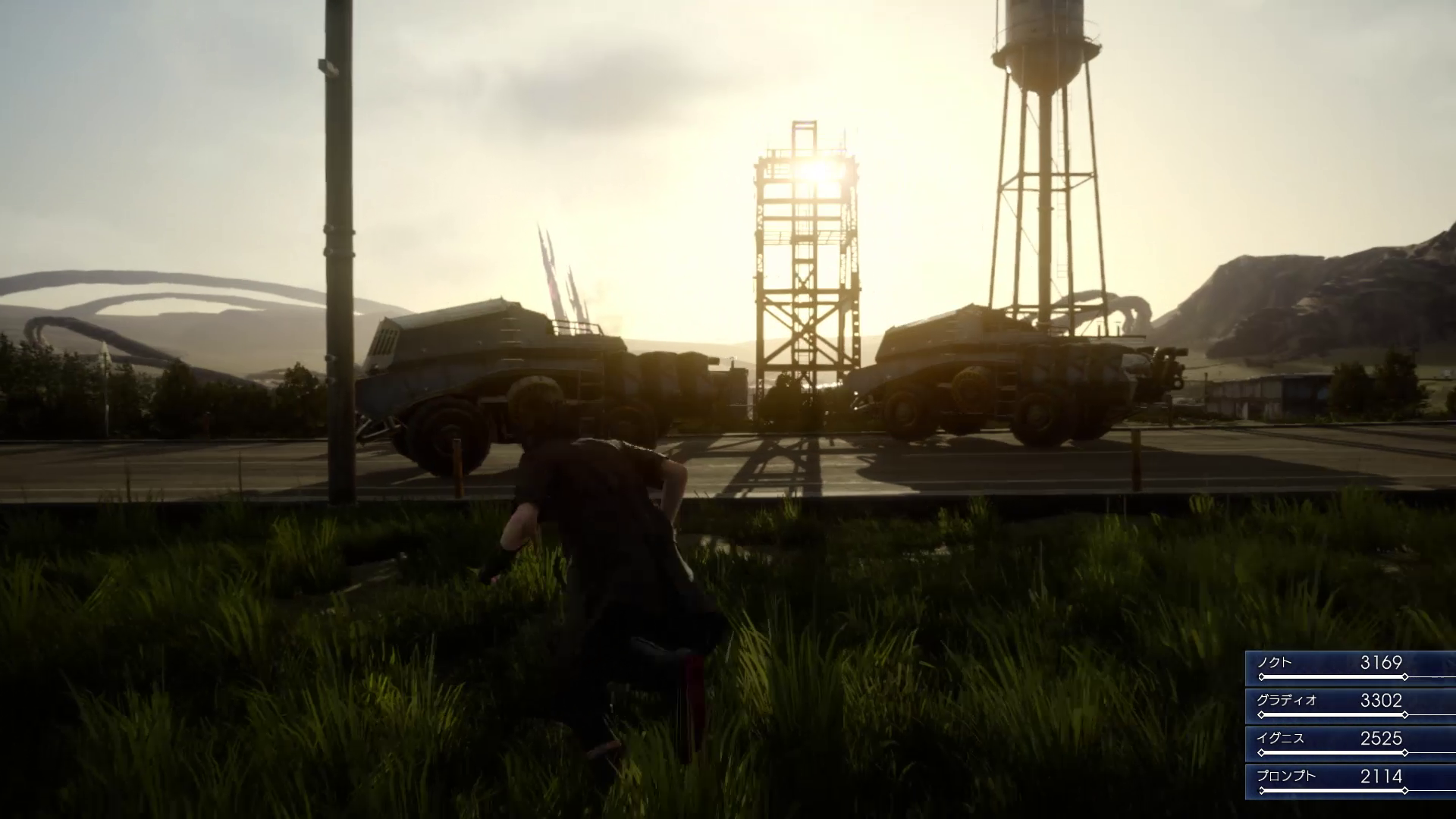The height and width of the screenshot is (819, 1456).
Task: Click the イグニス party member panel
Action: [1350, 743]
